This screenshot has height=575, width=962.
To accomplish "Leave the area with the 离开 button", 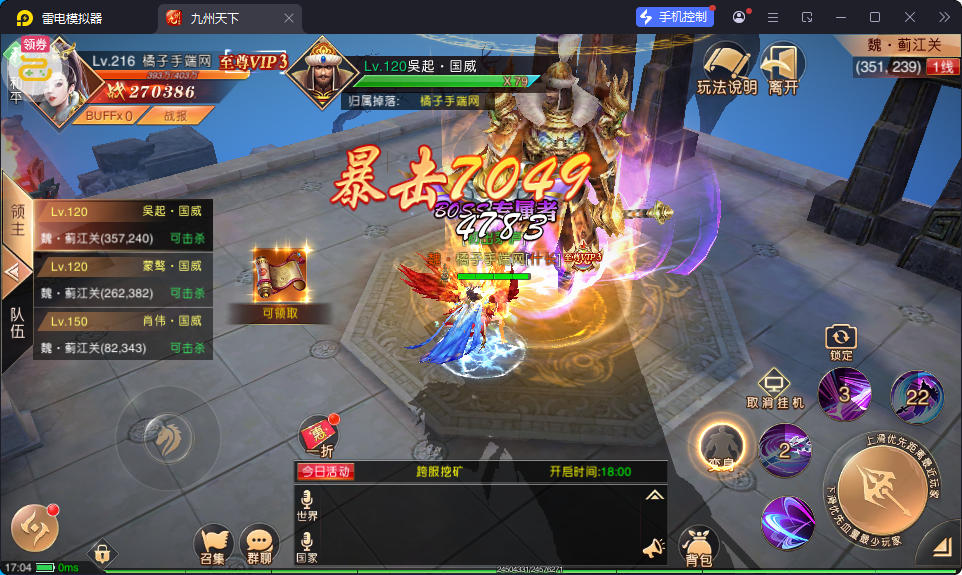I will [783, 68].
